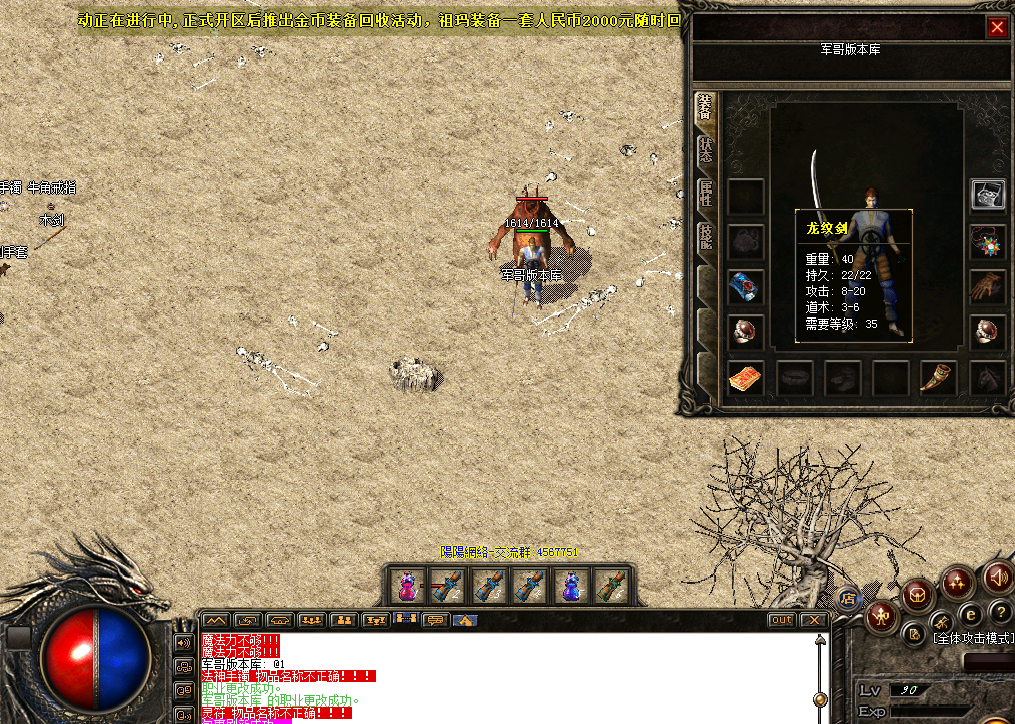Click the equipped necklace slot

coord(988,241)
